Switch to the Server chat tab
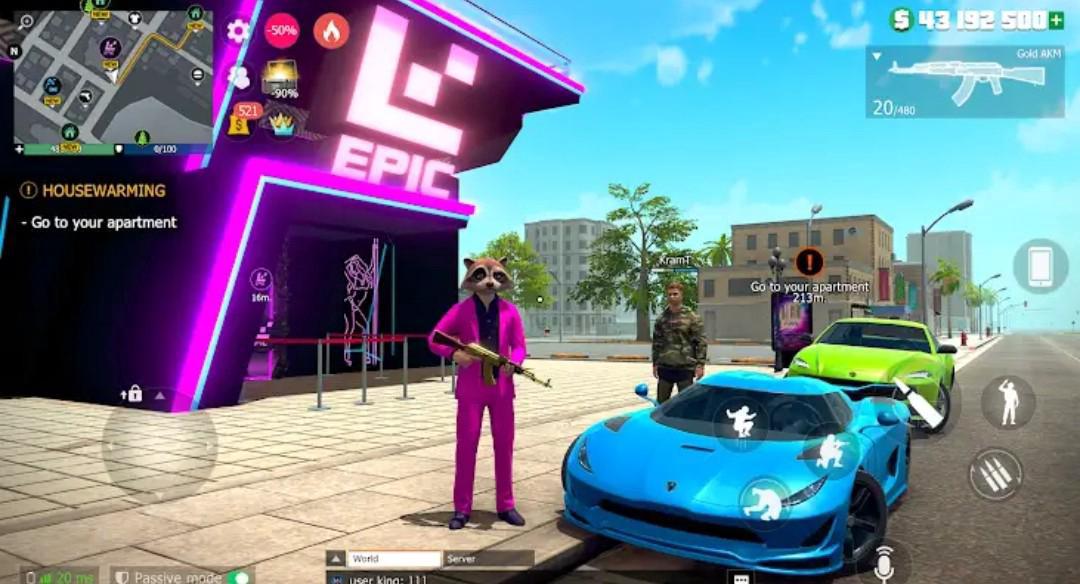1080x584 pixels. click(x=487, y=559)
